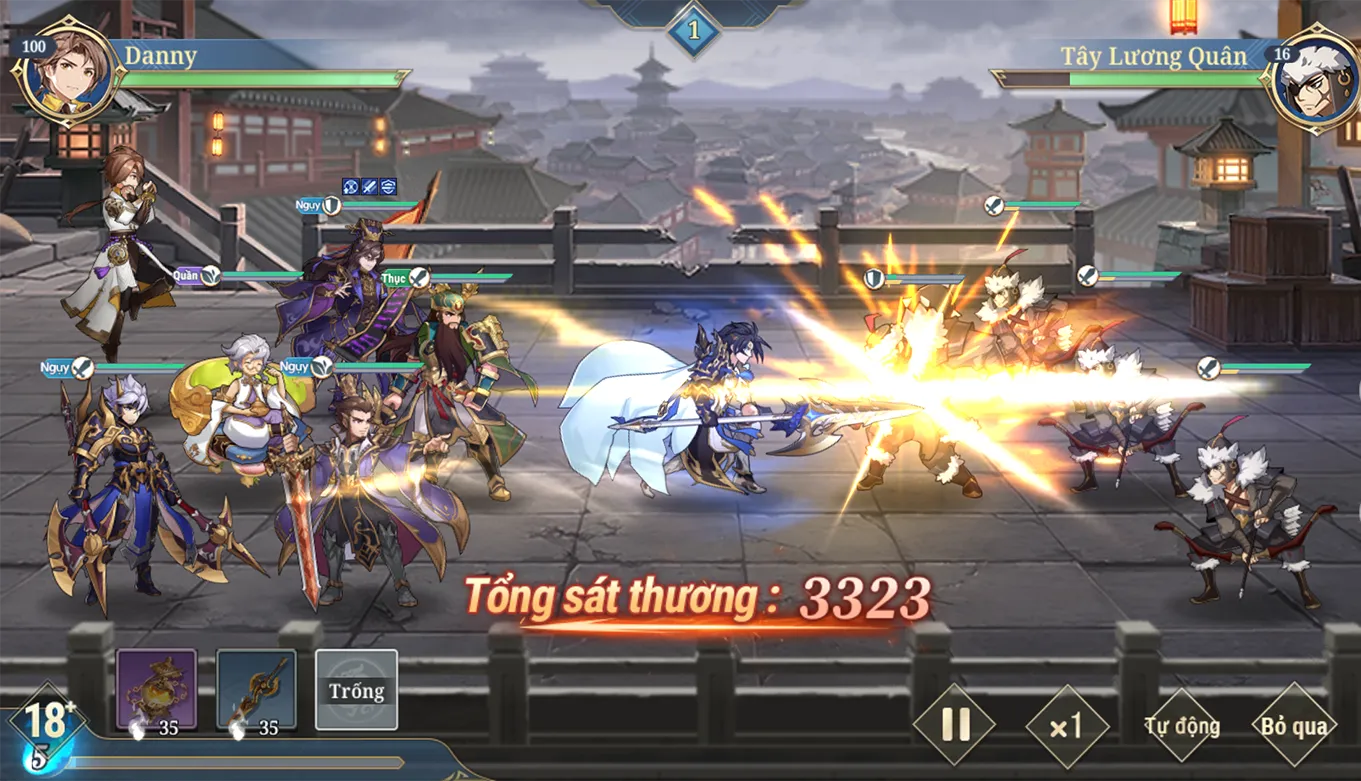Viewport: 1361px width, 781px height.
Task: Enable Tự động auto-battle
Action: click(x=1182, y=726)
